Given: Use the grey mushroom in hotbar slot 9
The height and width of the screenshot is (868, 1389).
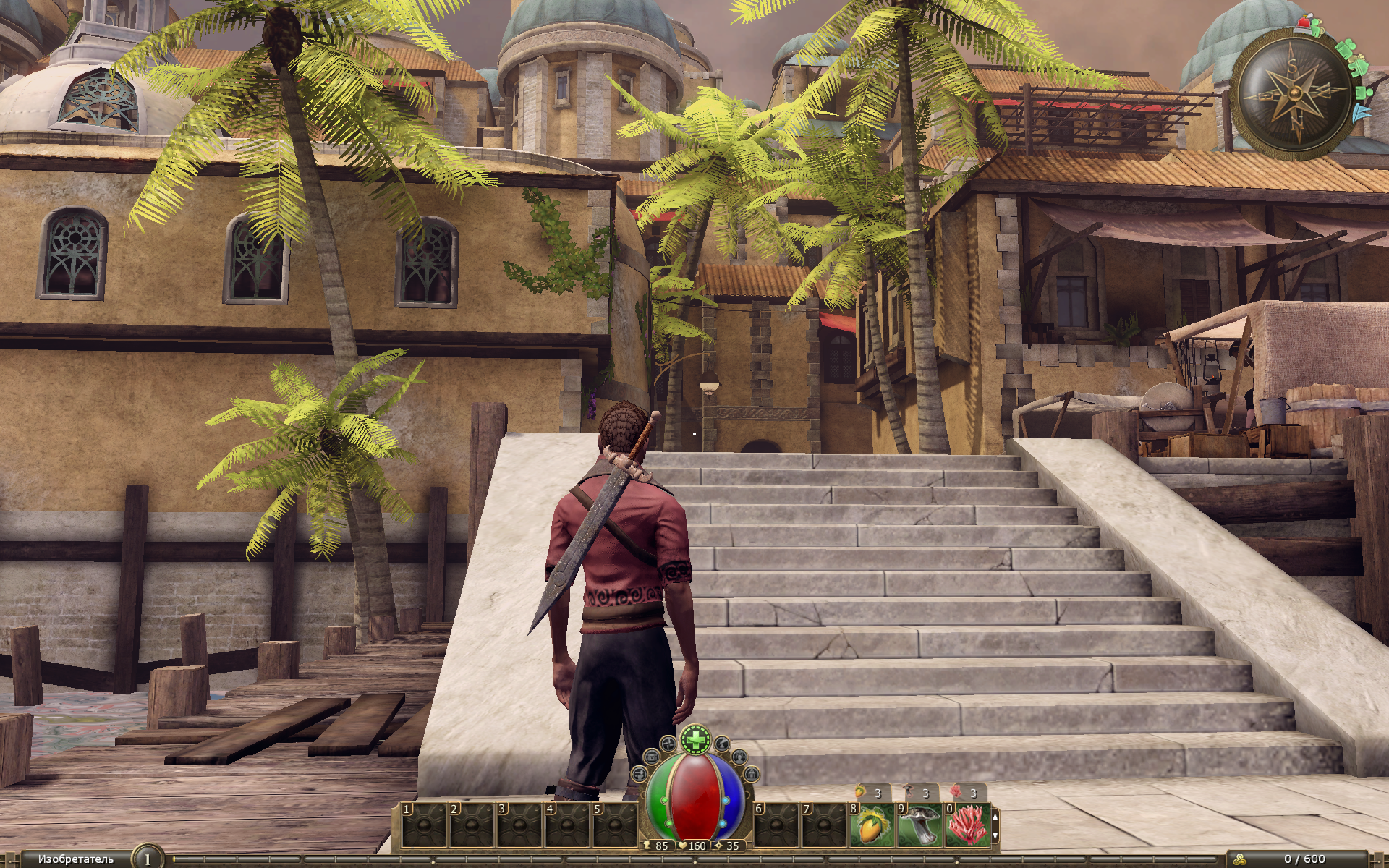Looking at the screenshot, I should tap(921, 825).
